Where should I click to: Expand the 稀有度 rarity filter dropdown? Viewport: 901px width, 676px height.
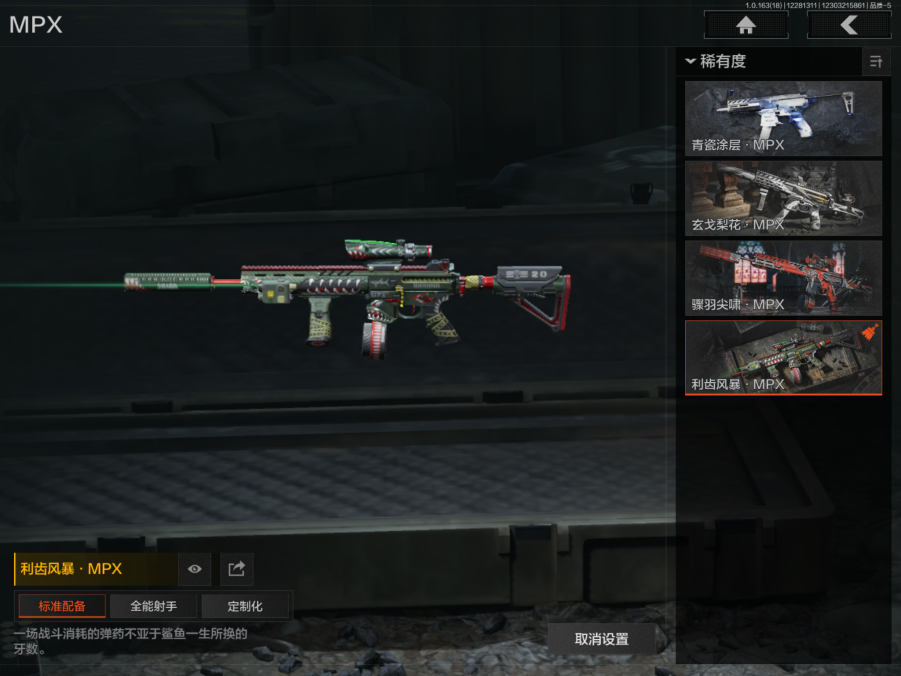tap(716, 62)
